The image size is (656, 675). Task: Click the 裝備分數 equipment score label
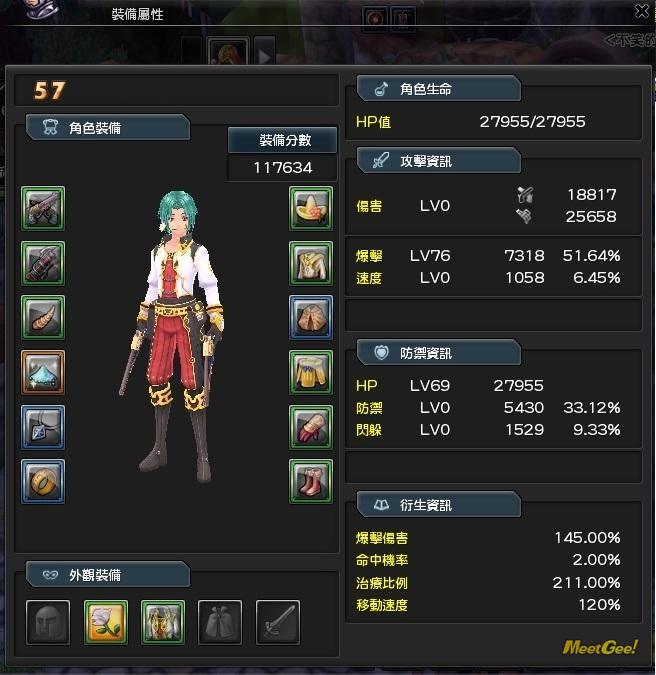284,140
